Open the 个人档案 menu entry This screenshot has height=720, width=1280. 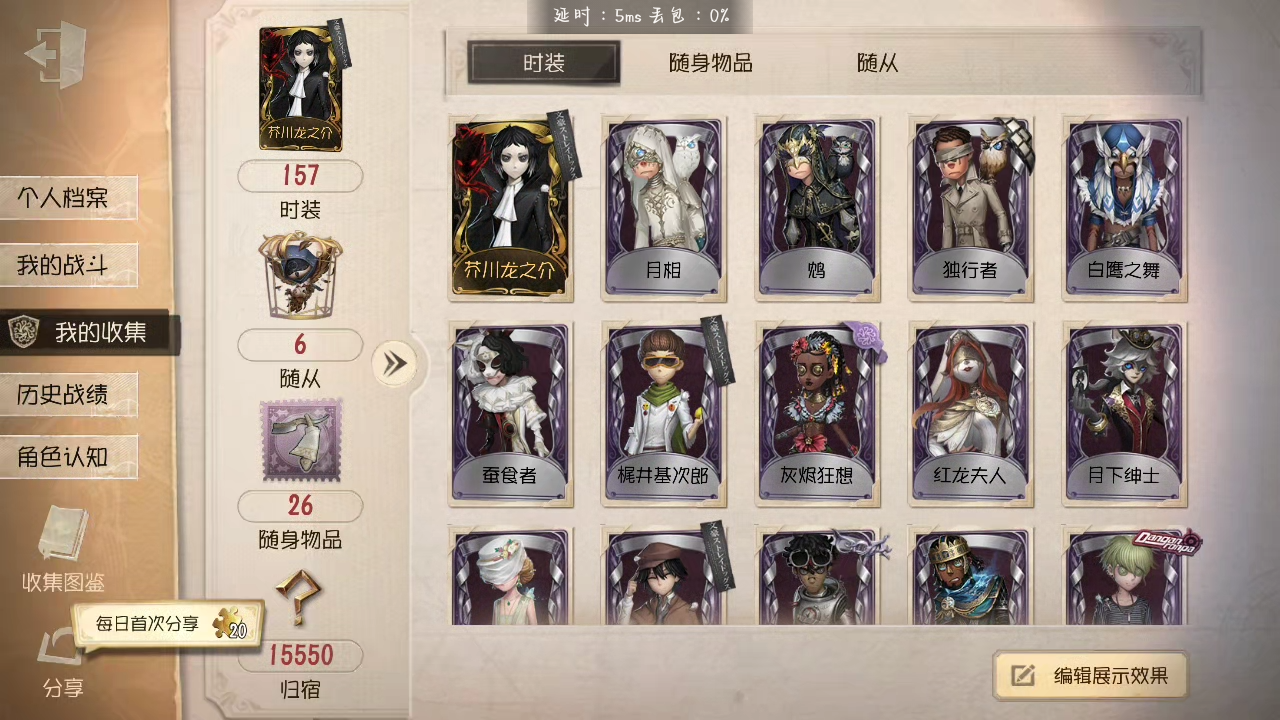point(68,198)
